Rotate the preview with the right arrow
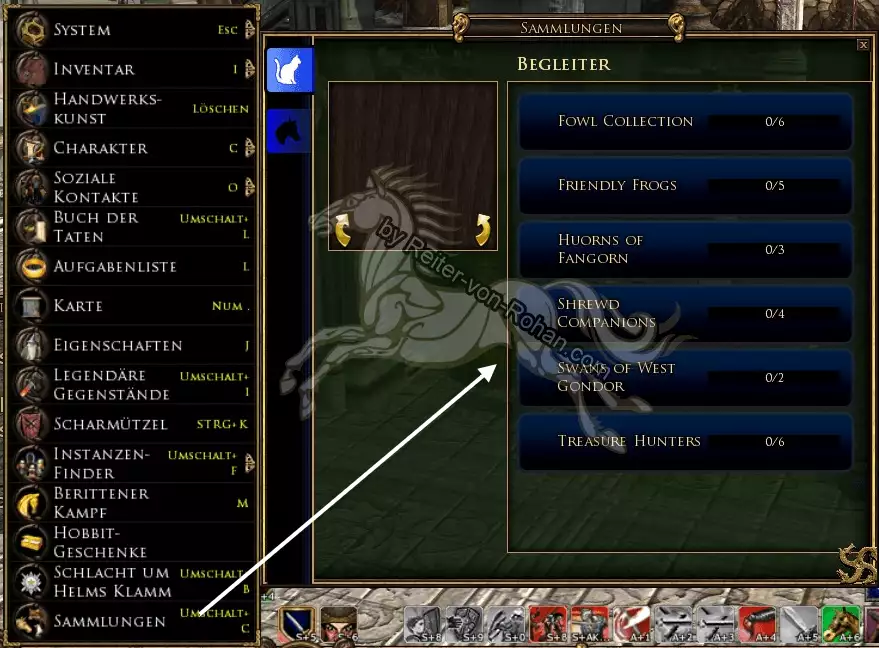 (483, 231)
